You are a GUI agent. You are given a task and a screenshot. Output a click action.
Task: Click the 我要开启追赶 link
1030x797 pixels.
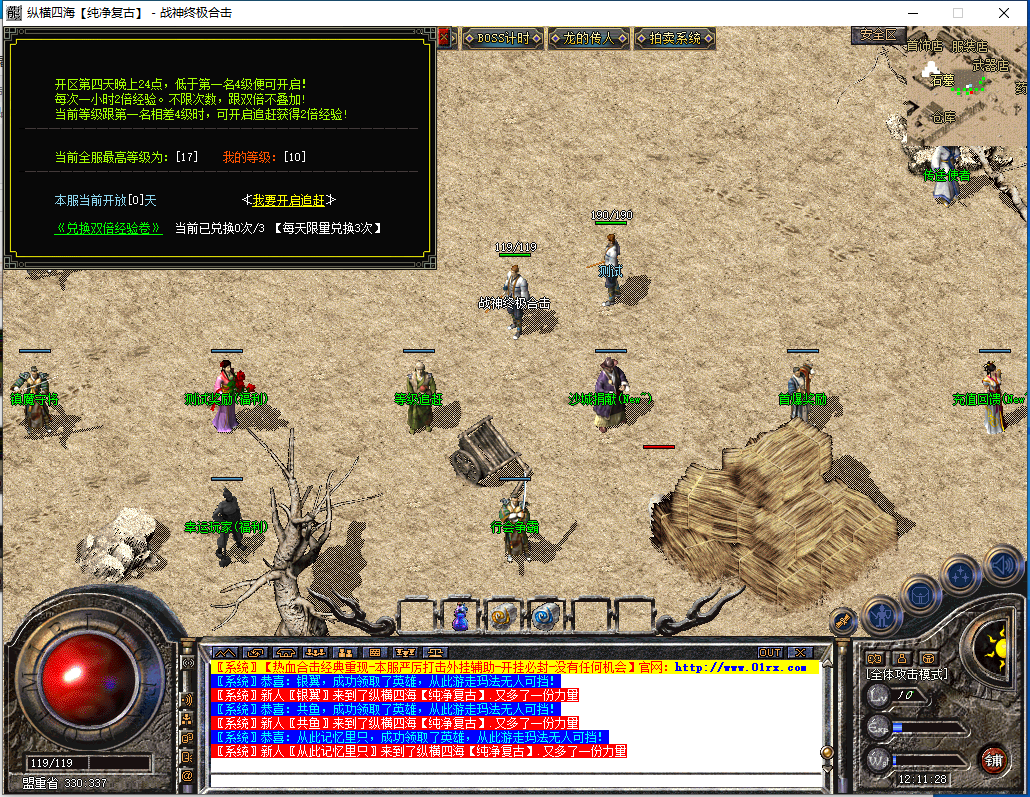point(289,201)
